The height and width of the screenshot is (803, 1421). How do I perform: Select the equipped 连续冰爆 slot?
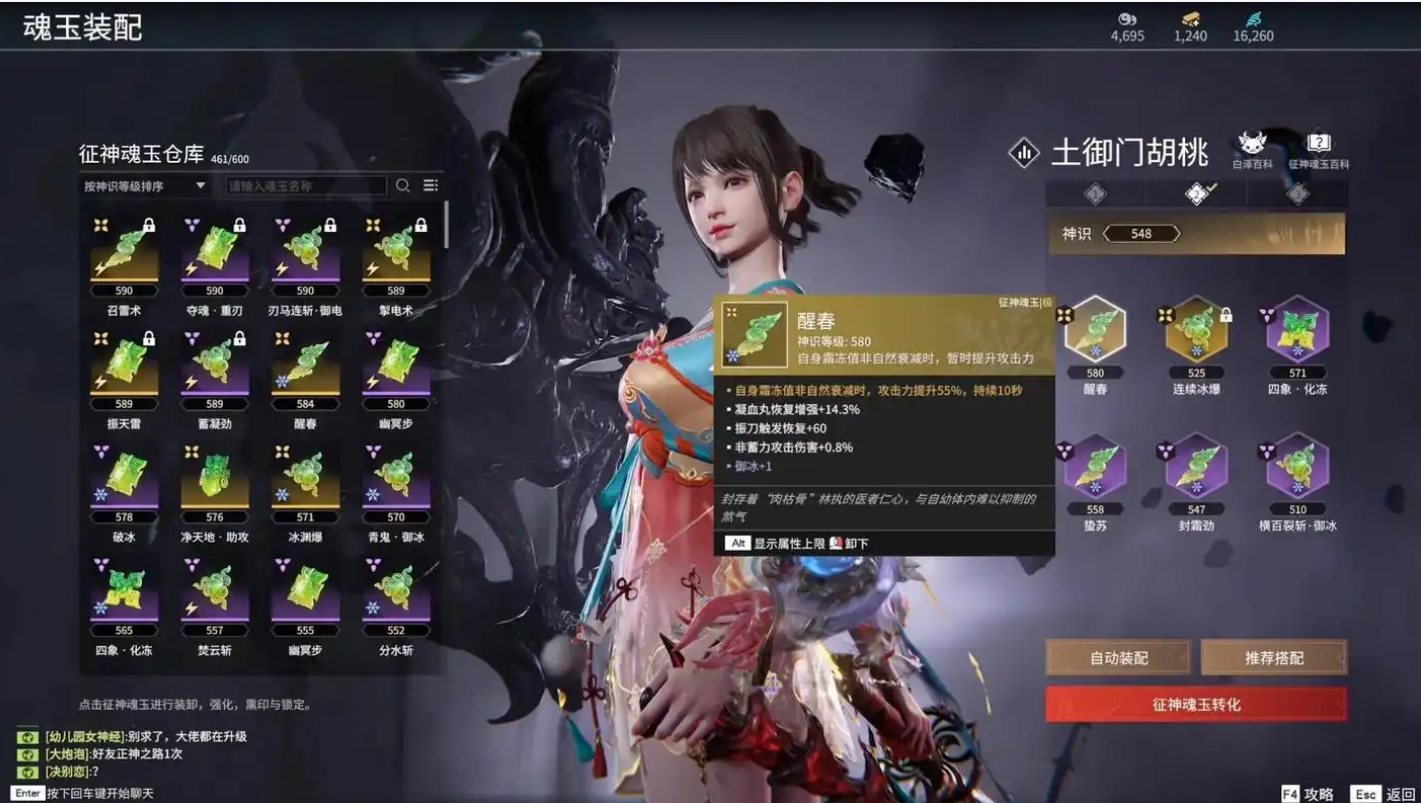point(1197,332)
